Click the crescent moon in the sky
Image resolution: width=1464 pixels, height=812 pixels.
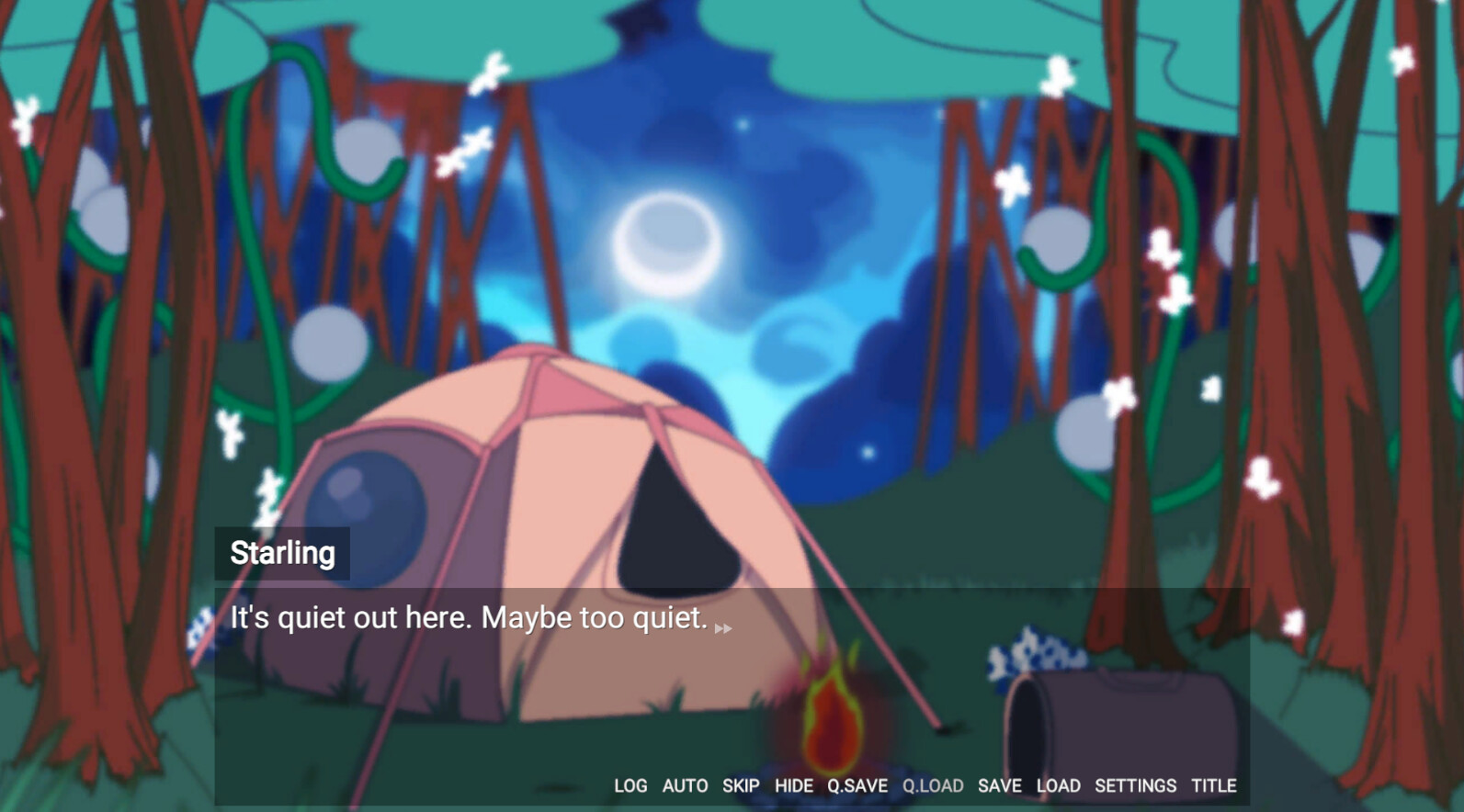[x=670, y=241]
